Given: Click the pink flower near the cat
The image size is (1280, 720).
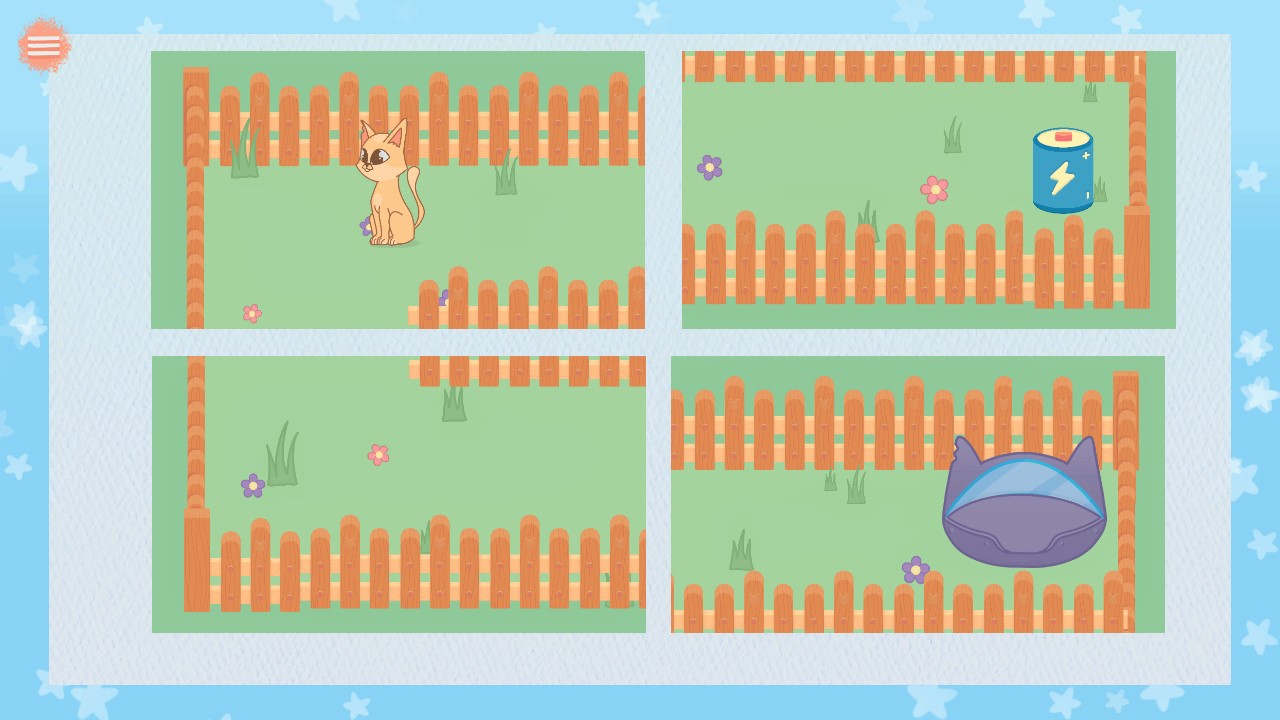Looking at the screenshot, I should pyautogui.click(x=250, y=313).
